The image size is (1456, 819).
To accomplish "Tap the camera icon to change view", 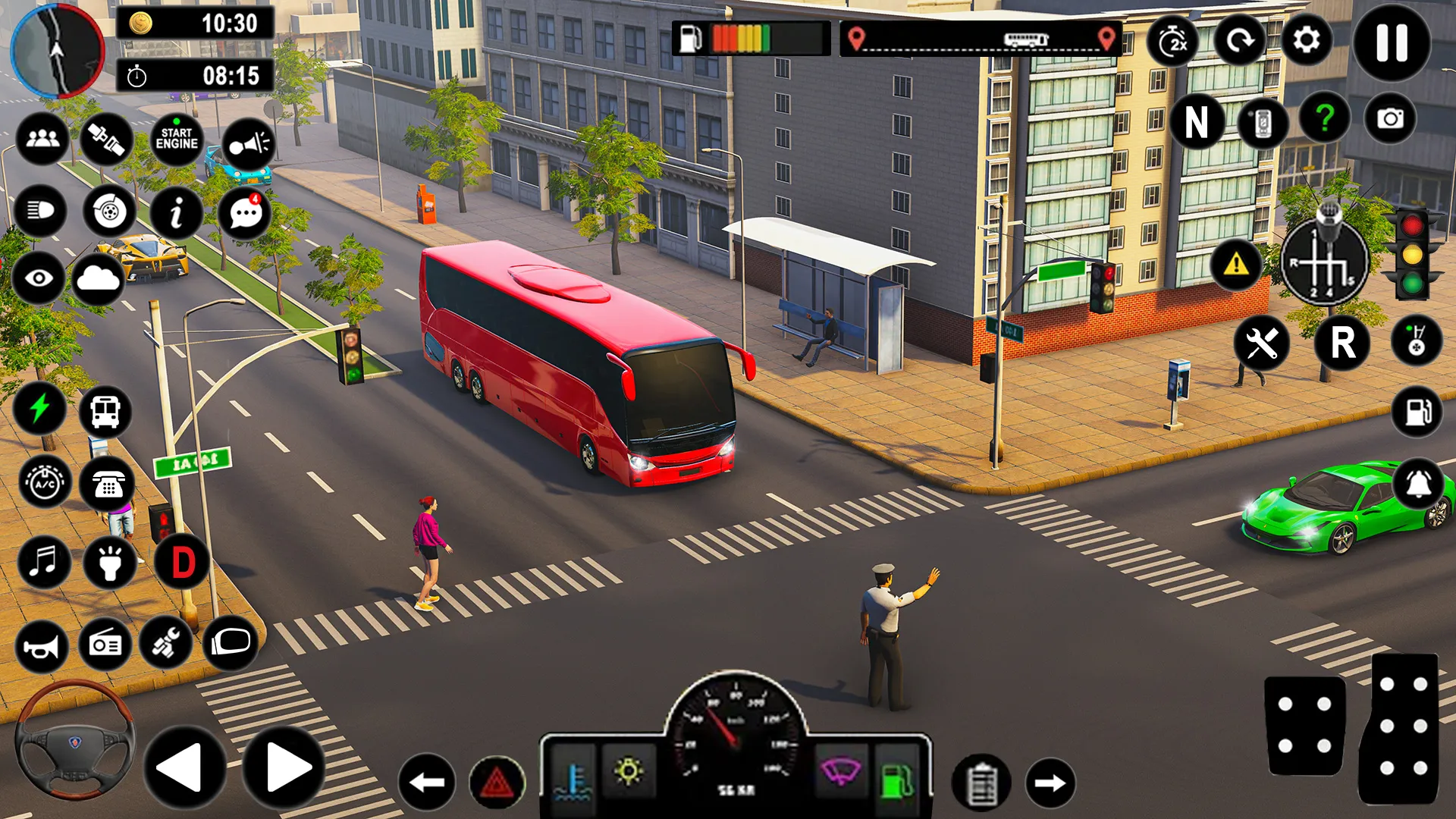I will [1392, 118].
